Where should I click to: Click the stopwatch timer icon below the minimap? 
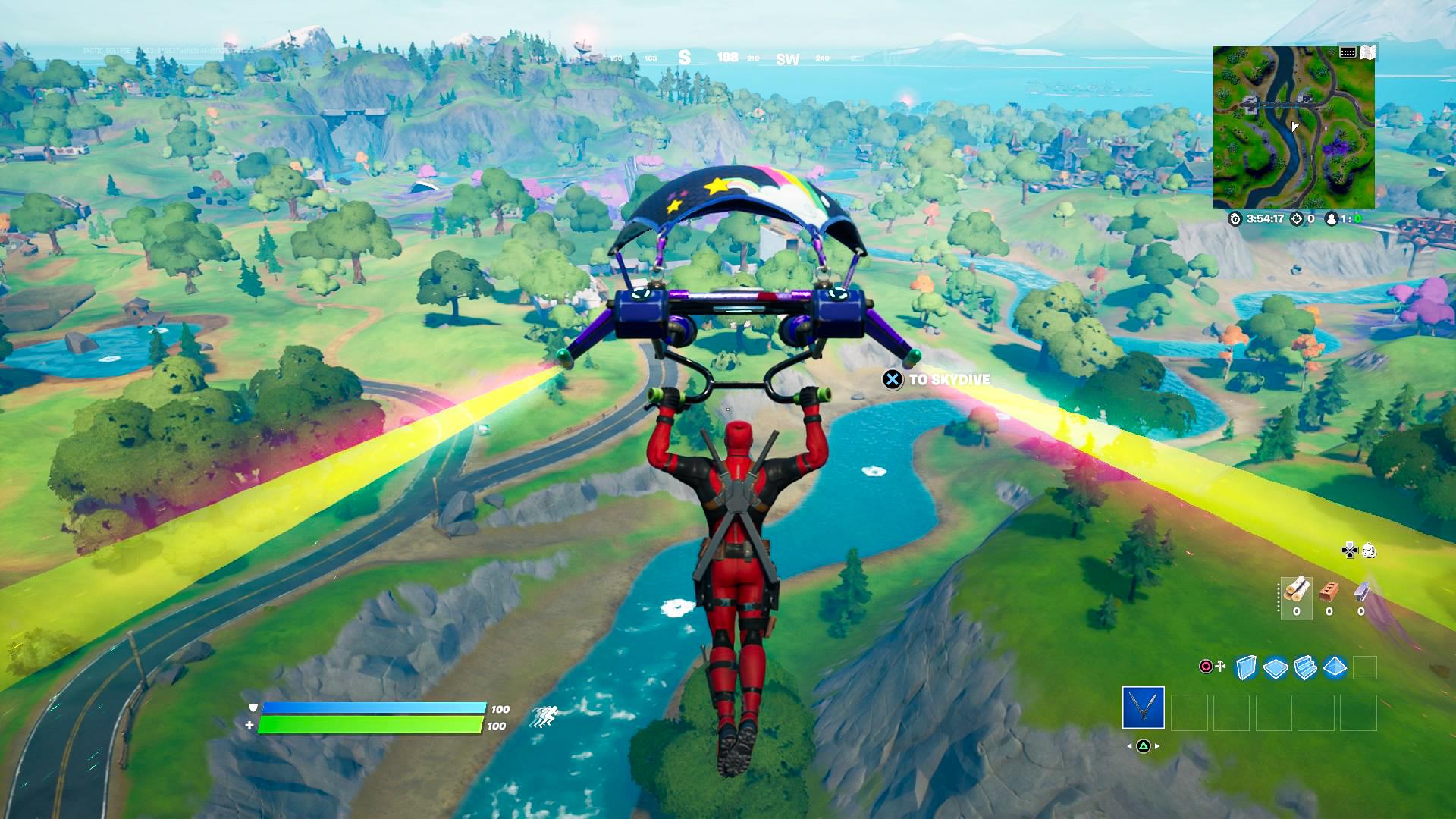click(1235, 218)
